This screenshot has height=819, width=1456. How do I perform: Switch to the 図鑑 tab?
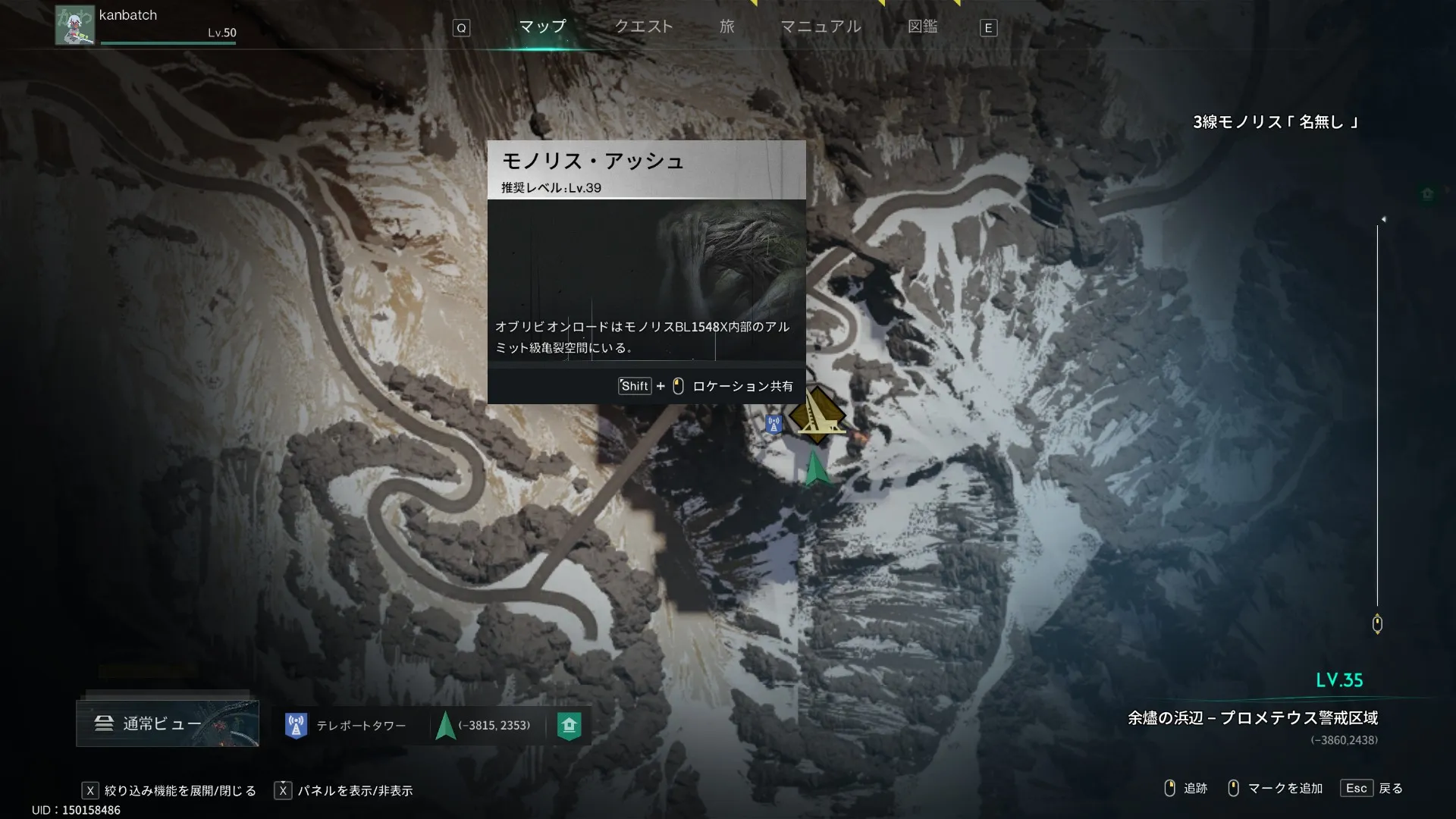pyautogui.click(x=922, y=27)
